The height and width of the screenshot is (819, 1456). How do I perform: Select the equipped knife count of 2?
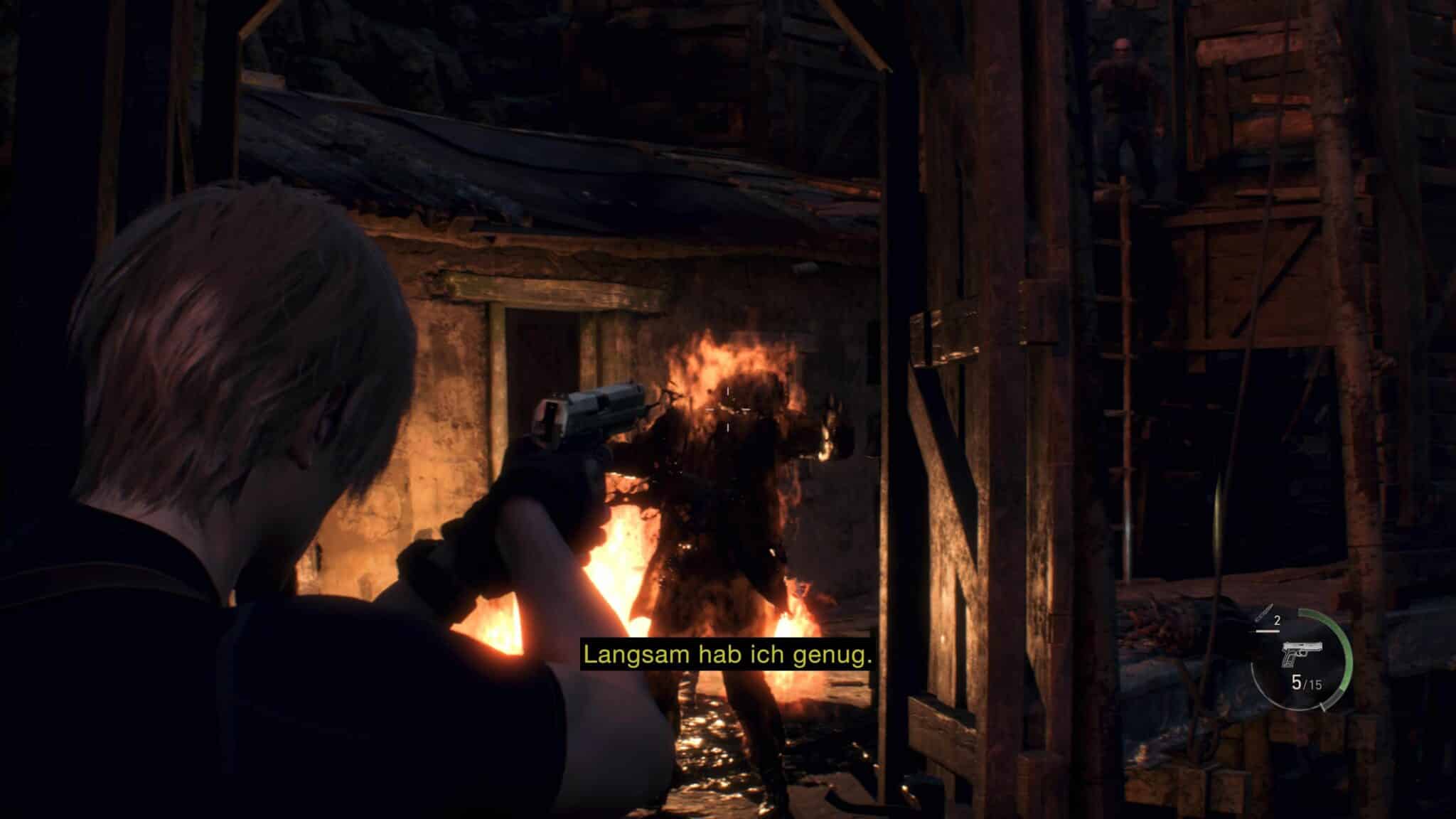click(x=1277, y=620)
